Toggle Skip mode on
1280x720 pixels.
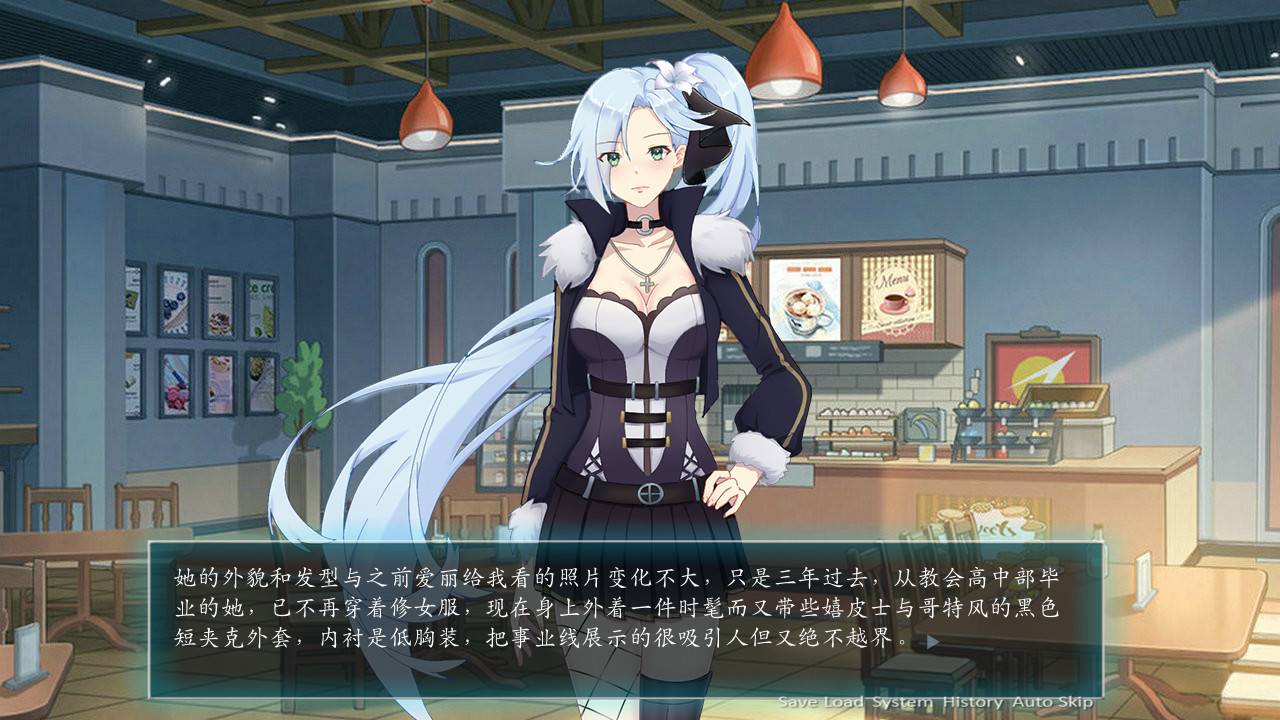(1078, 700)
